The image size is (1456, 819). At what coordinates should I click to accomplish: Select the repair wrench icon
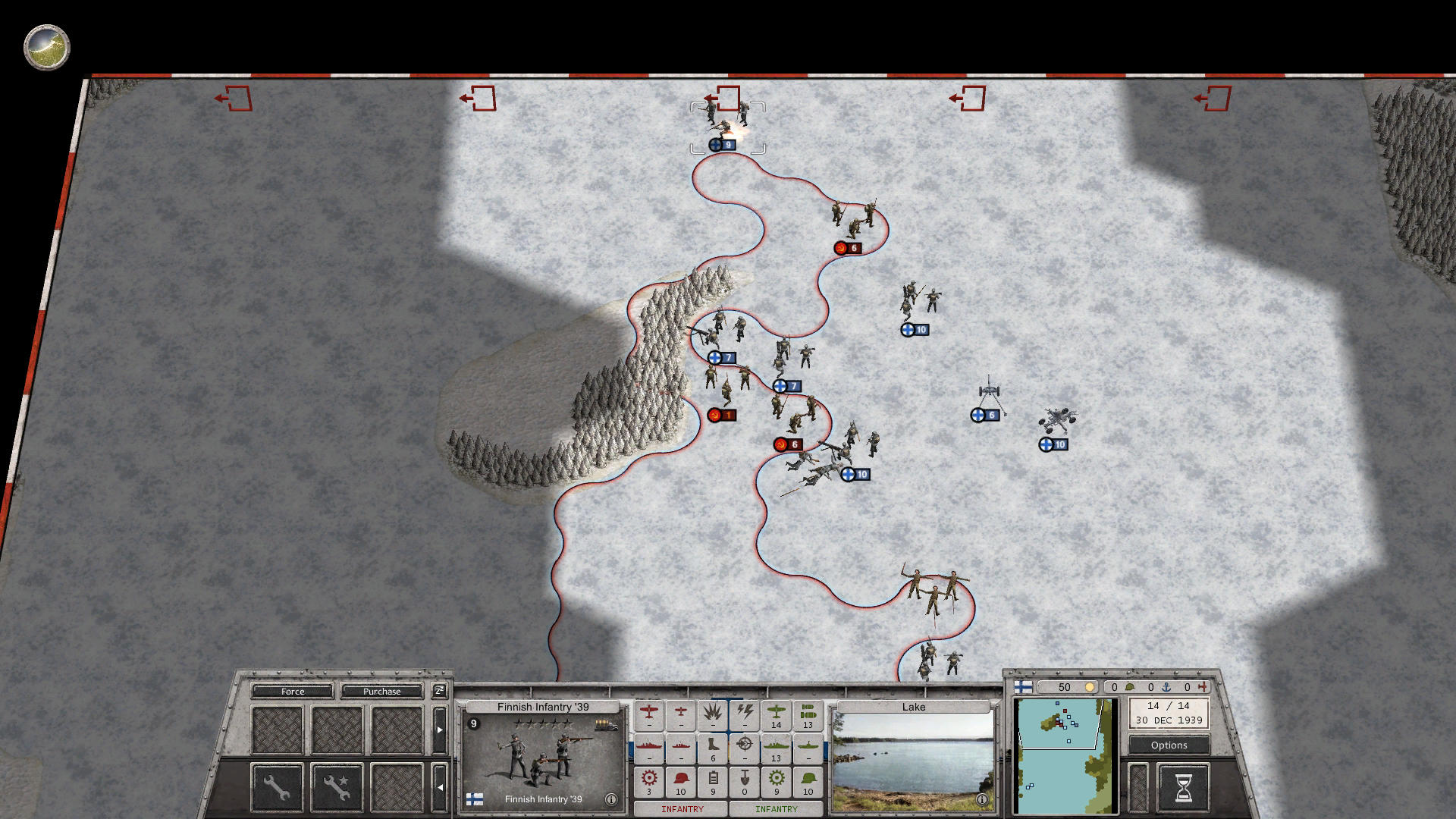(x=277, y=787)
